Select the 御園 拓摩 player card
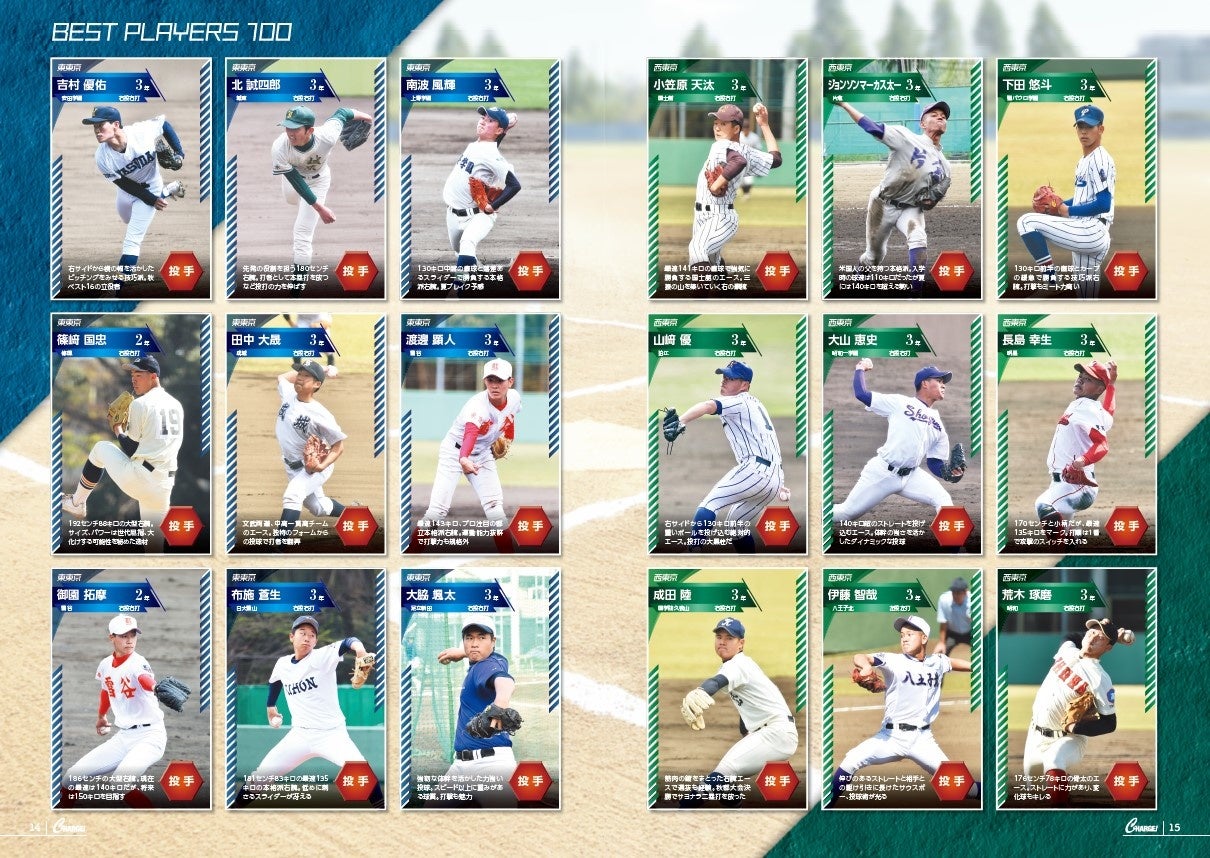1210x858 pixels. [x=131, y=689]
